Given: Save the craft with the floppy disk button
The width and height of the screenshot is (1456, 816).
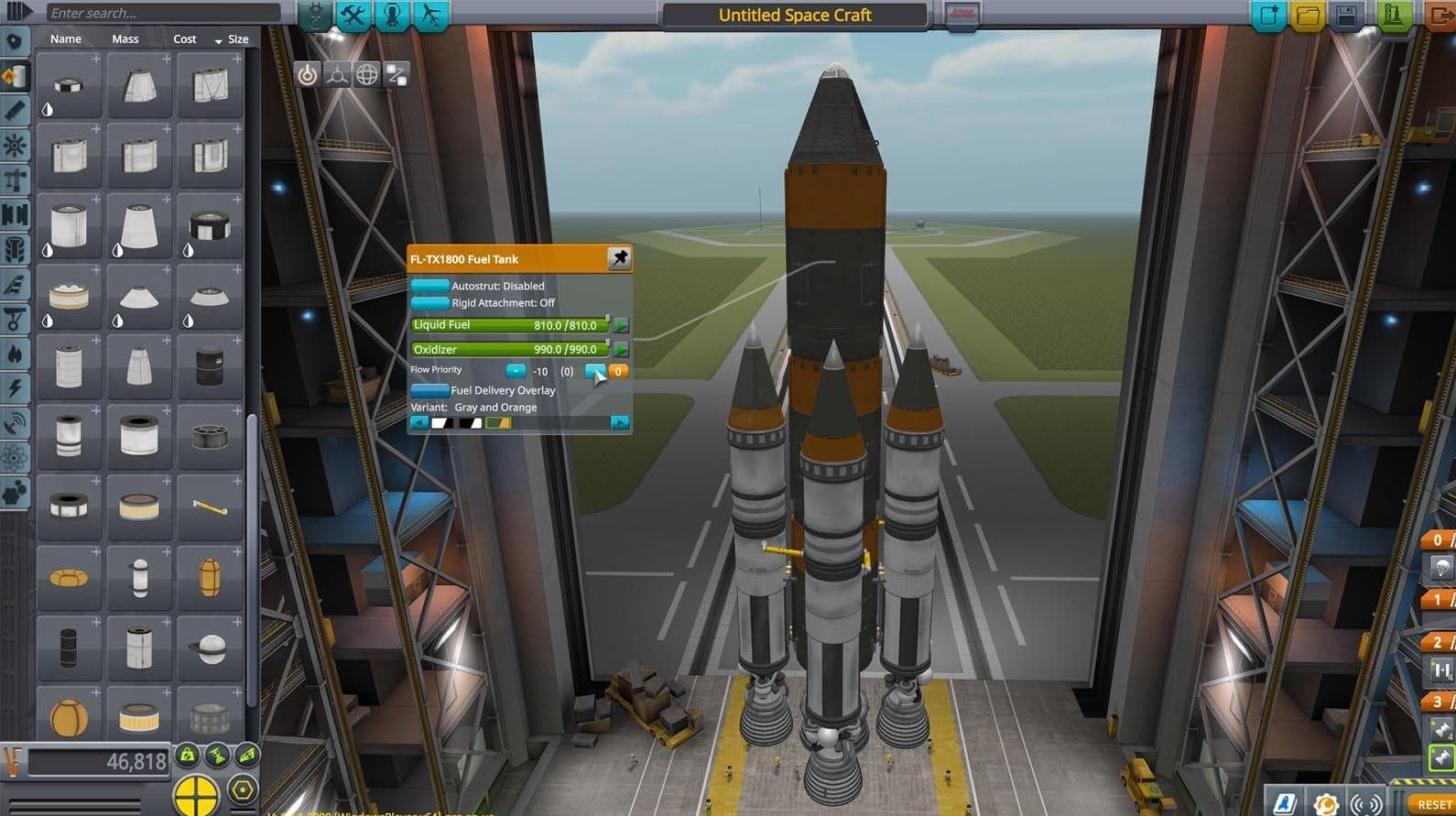Looking at the screenshot, I should [x=1346, y=16].
